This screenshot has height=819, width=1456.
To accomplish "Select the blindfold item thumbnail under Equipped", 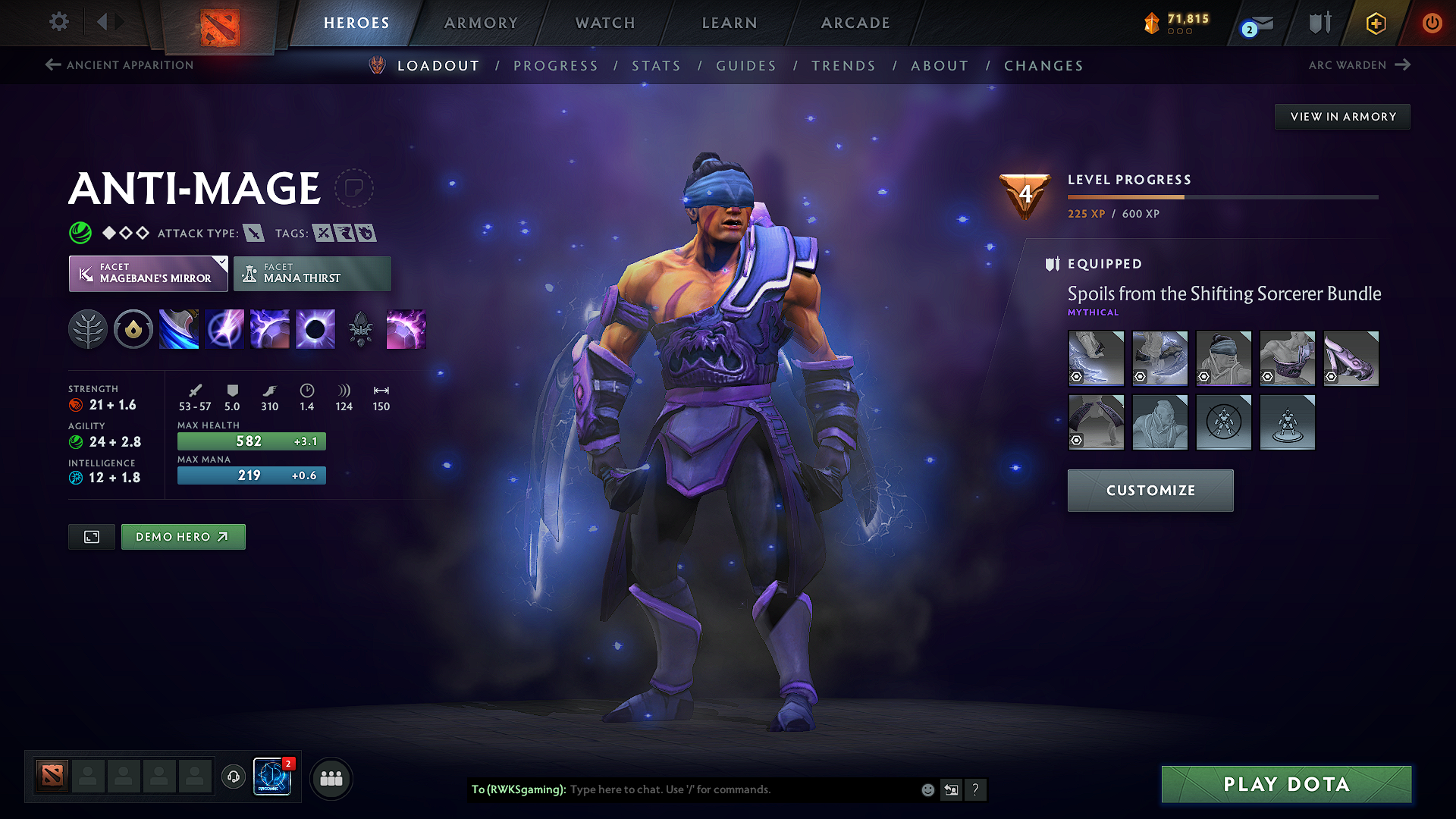I will coord(1223,358).
